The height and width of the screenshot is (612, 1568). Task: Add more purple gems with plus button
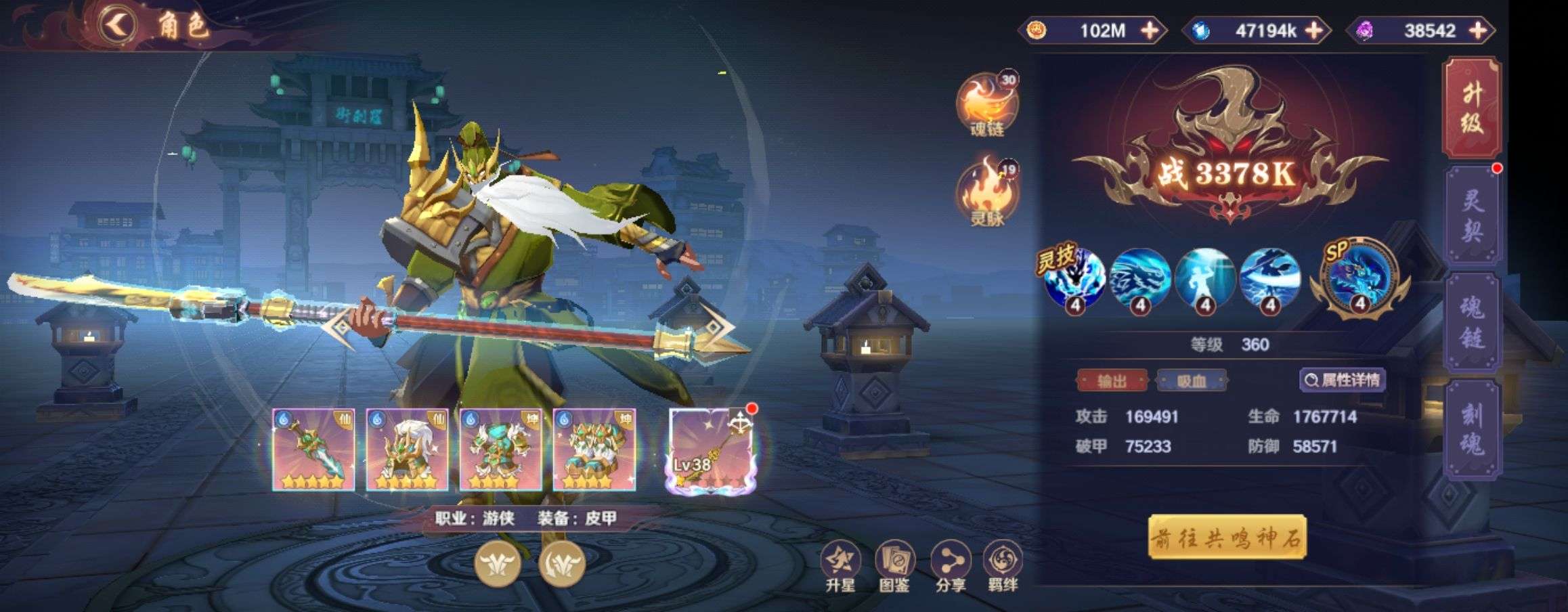tap(1479, 30)
